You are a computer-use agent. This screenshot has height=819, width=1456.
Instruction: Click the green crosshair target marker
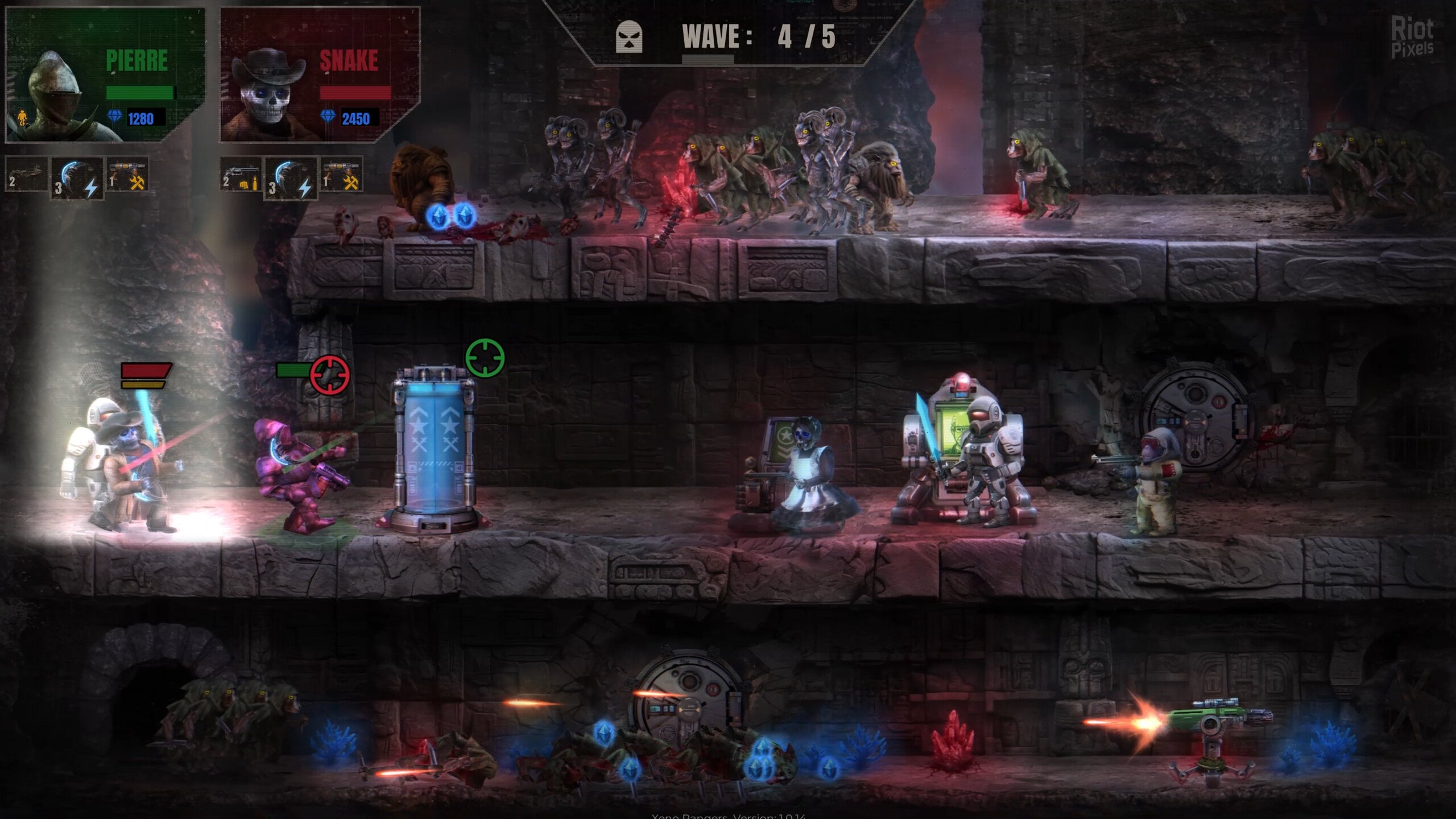click(485, 358)
